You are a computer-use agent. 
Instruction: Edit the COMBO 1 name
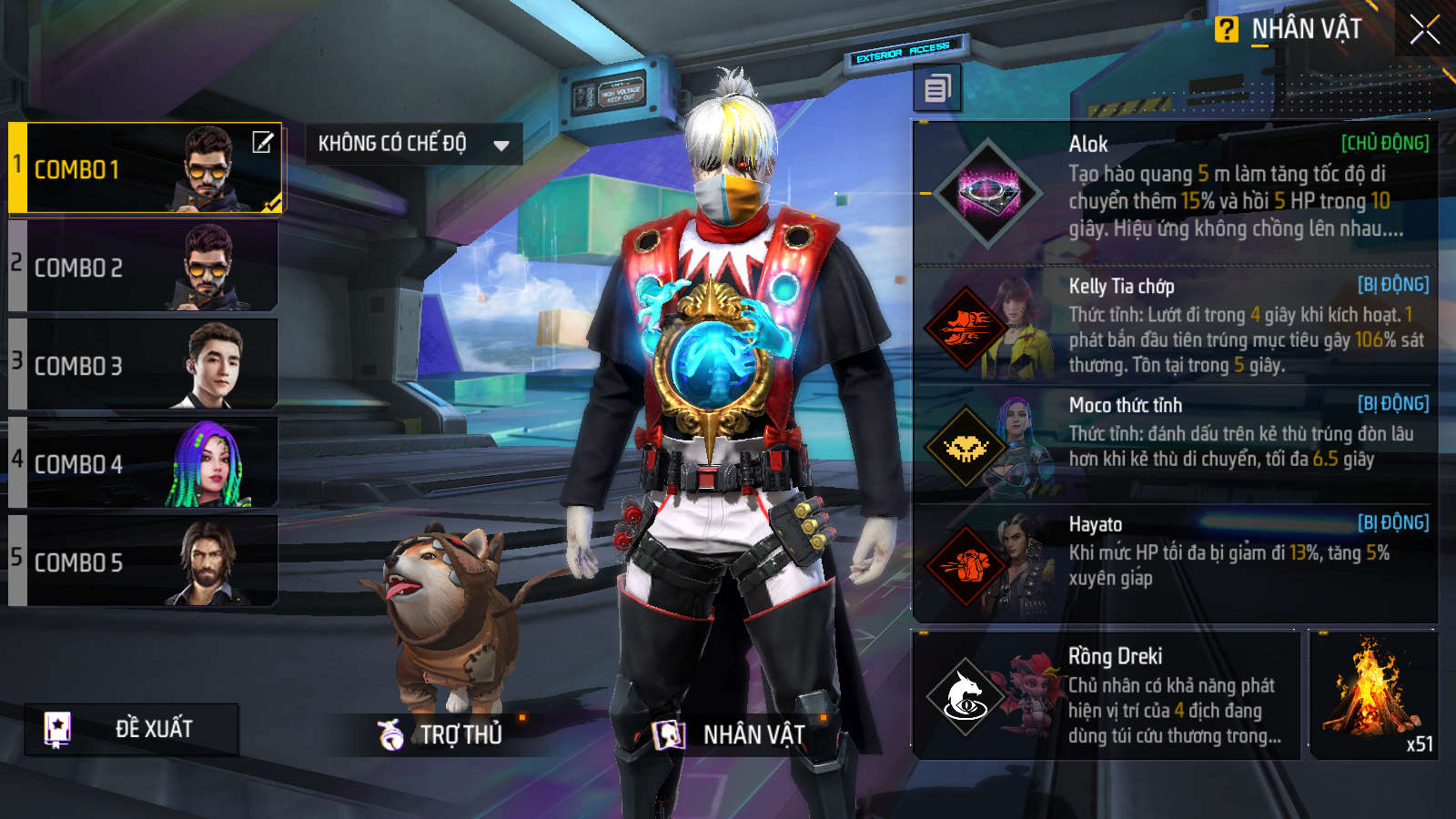[262, 142]
